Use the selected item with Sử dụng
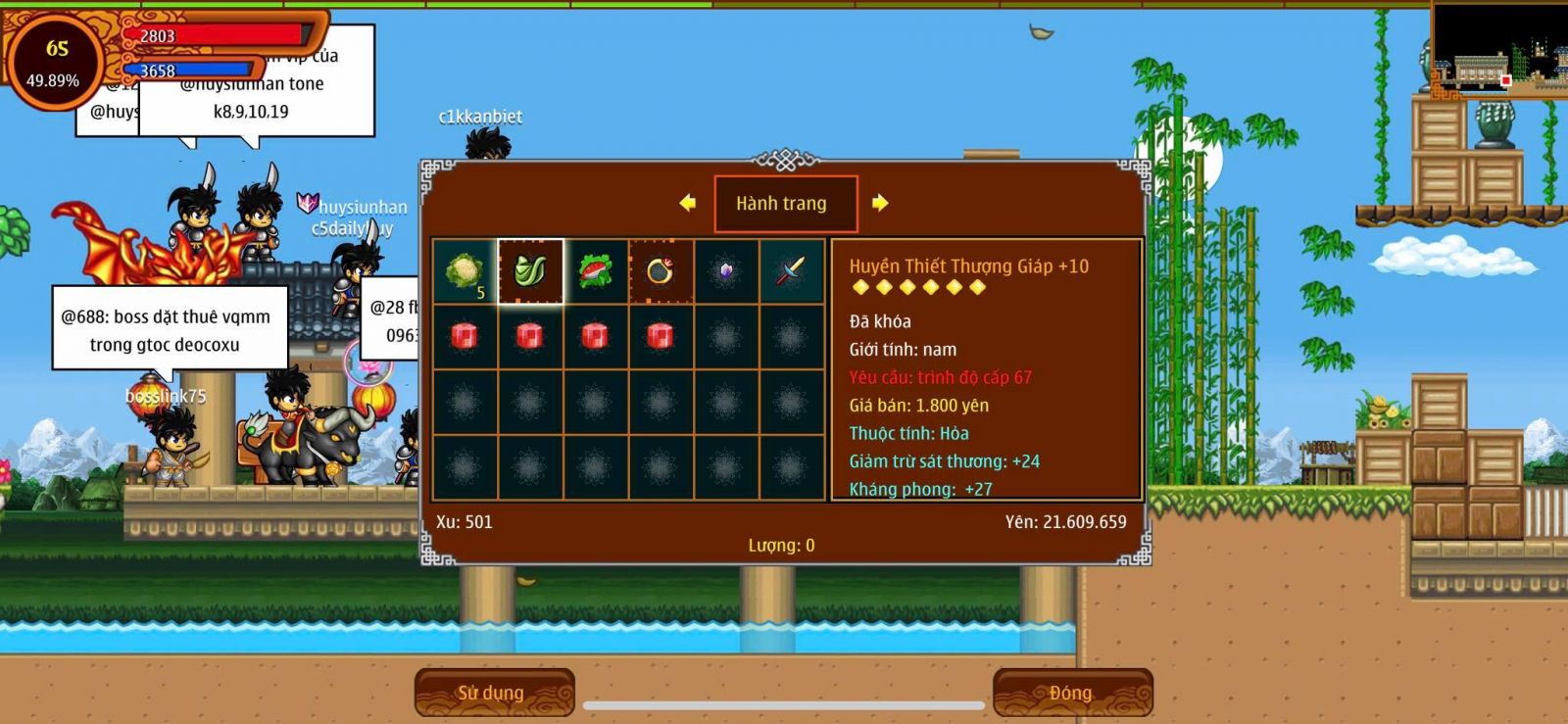 [494, 693]
